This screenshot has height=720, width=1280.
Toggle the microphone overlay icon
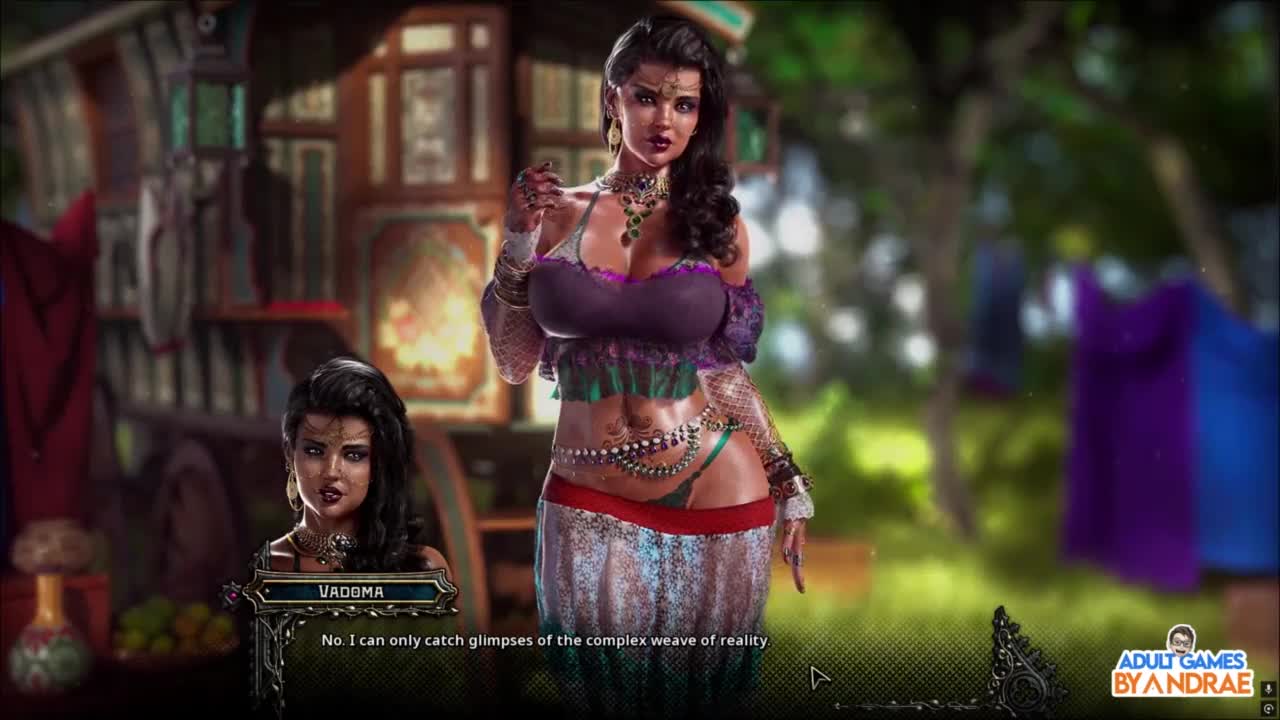coord(1268,688)
